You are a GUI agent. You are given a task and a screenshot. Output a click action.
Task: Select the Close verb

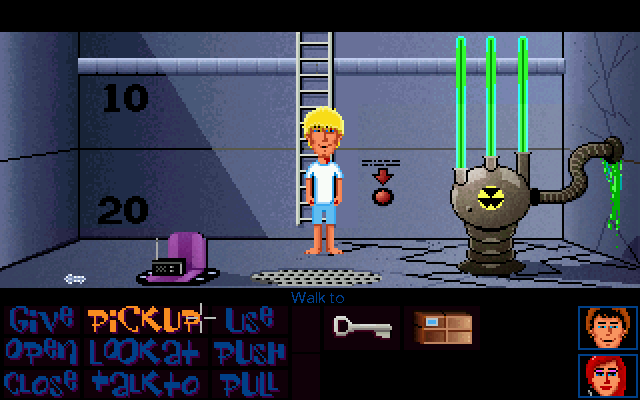coord(41,383)
